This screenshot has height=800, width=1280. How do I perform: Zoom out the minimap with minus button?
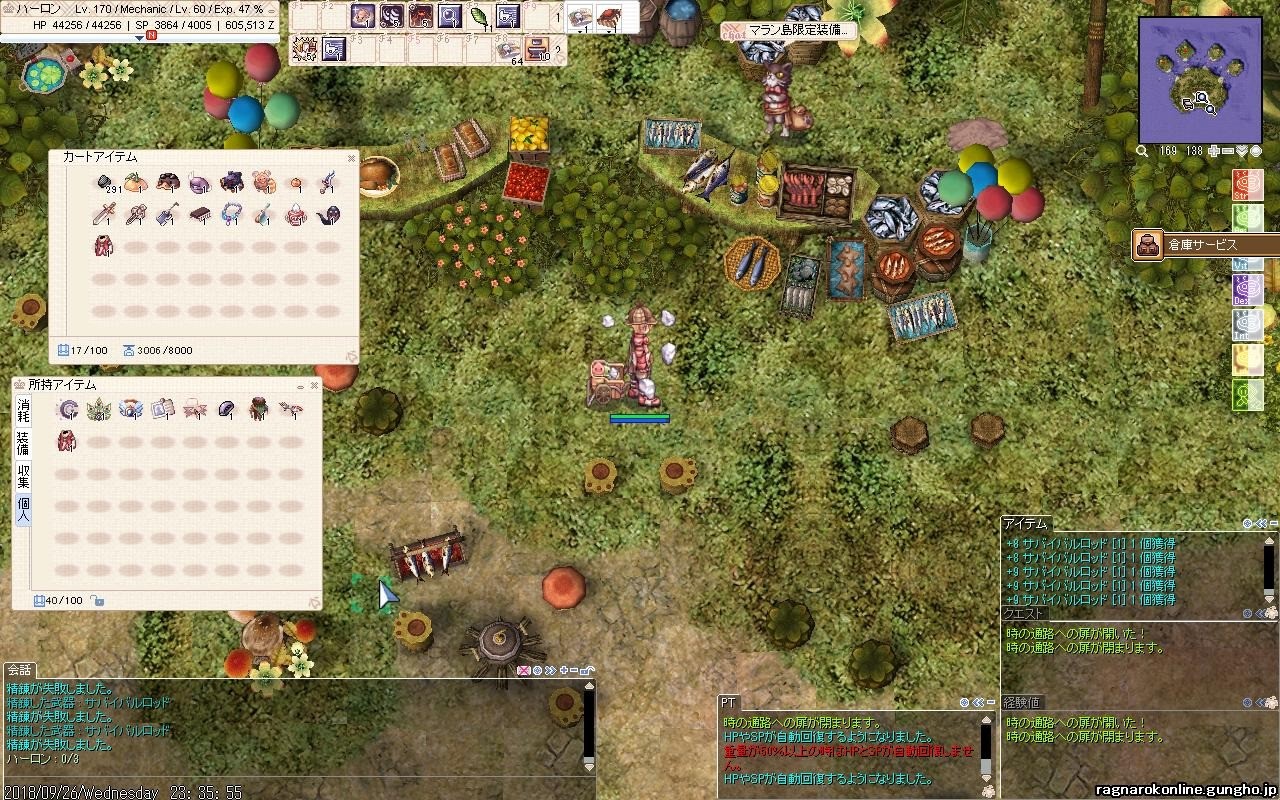pos(1227,151)
